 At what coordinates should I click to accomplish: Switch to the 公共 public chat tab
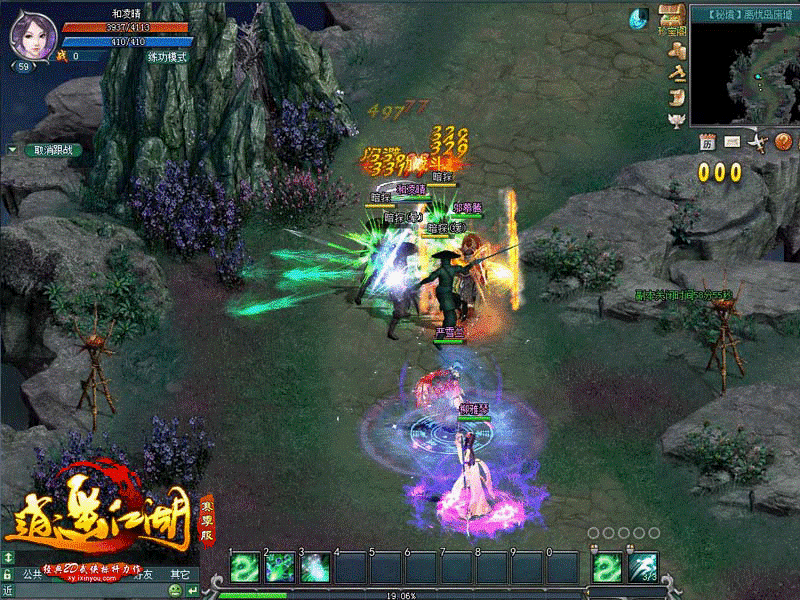32,575
